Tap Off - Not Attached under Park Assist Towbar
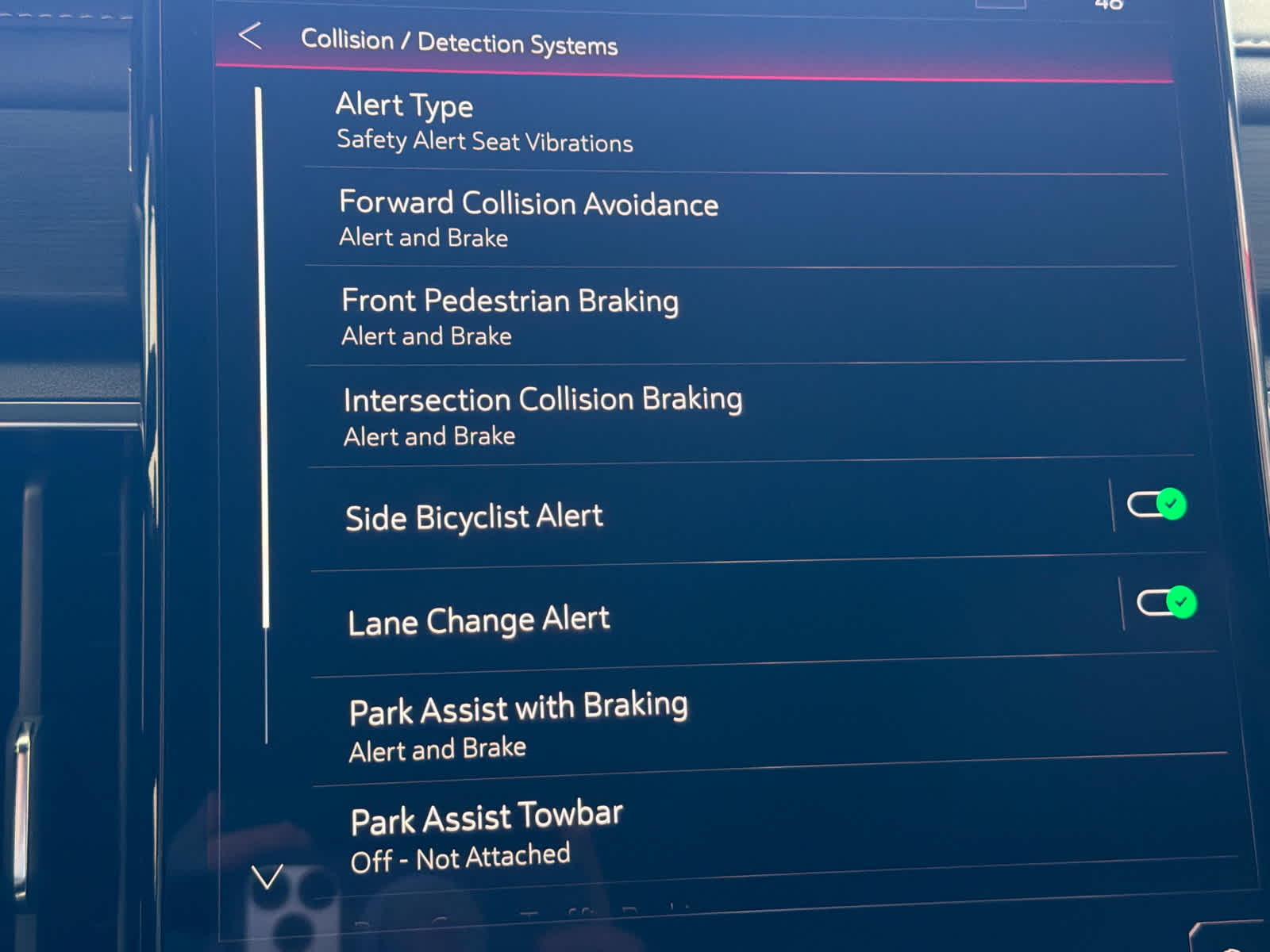This screenshot has height=952, width=1270. (460, 856)
